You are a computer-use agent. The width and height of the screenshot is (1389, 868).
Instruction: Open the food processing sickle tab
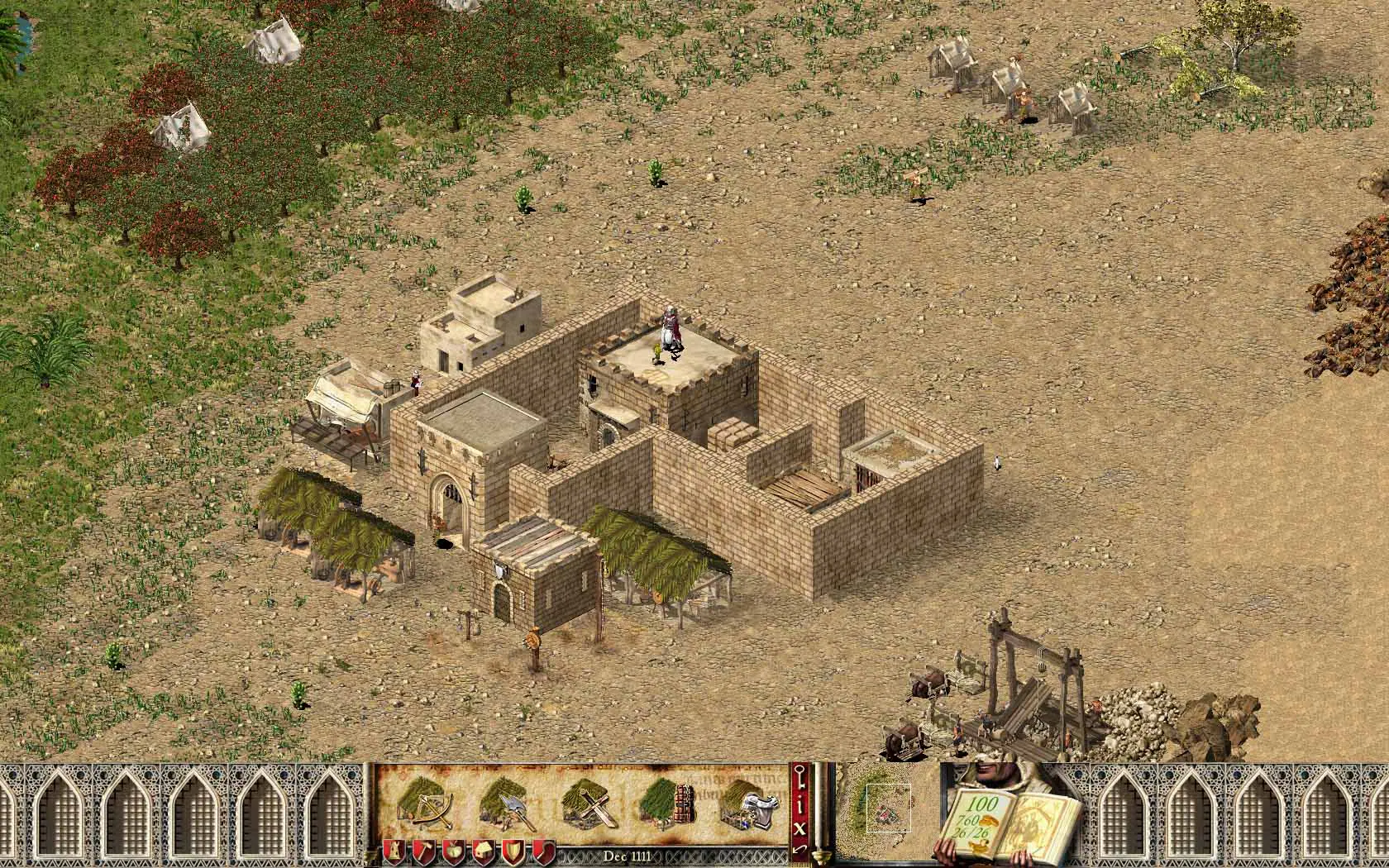[x=543, y=851]
